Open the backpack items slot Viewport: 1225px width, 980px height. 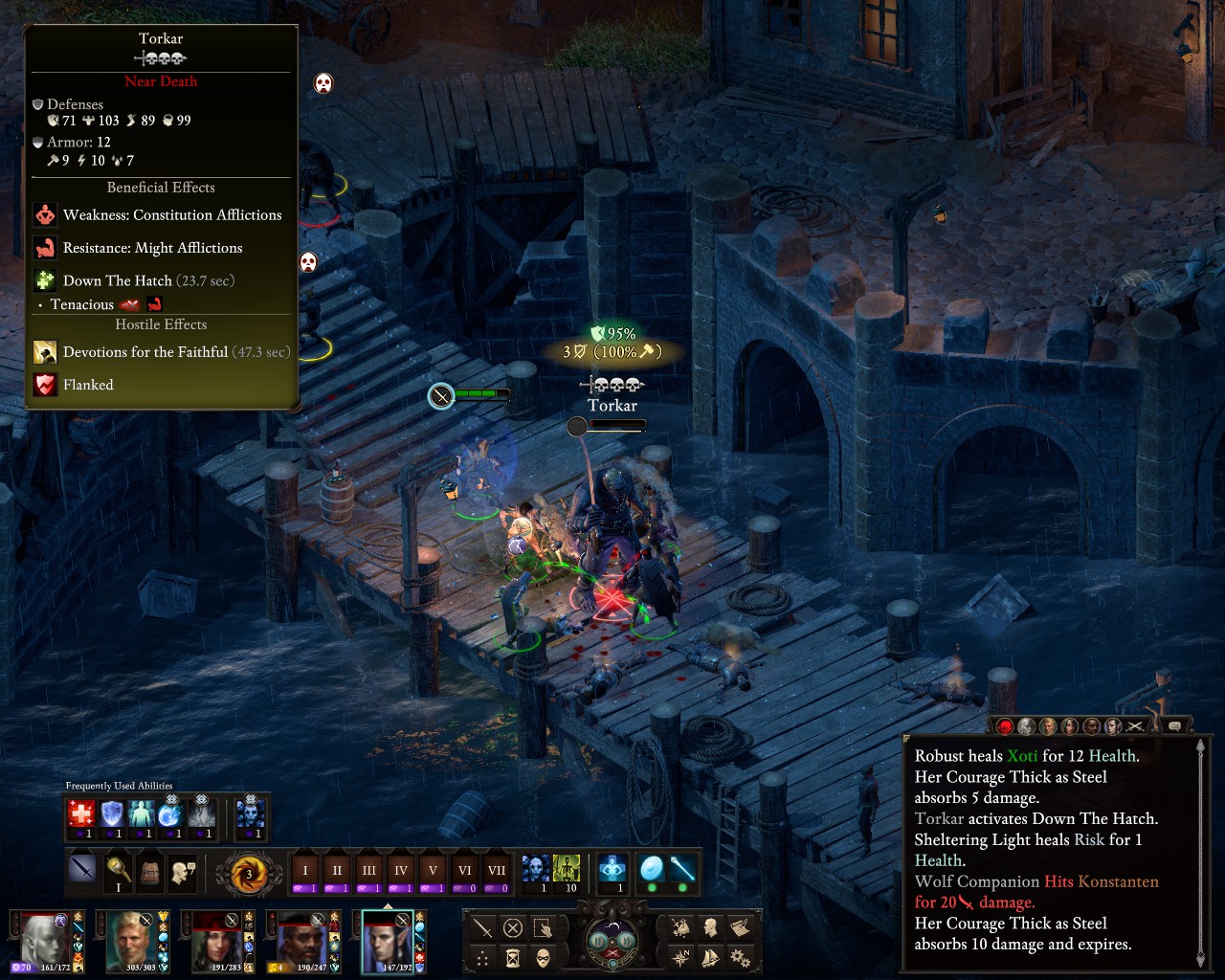pyautogui.click(x=149, y=871)
